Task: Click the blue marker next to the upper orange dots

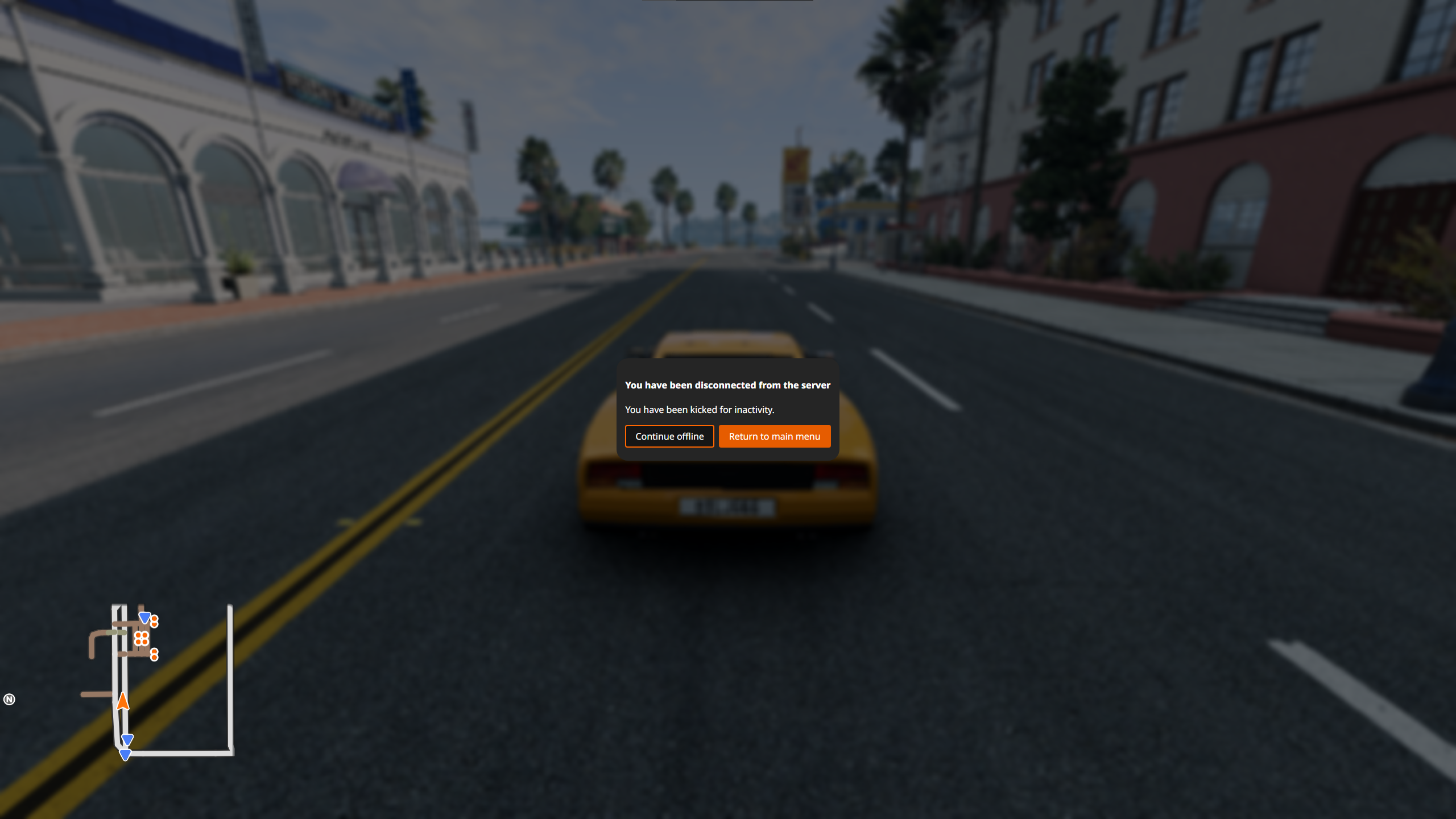Action: [144, 618]
